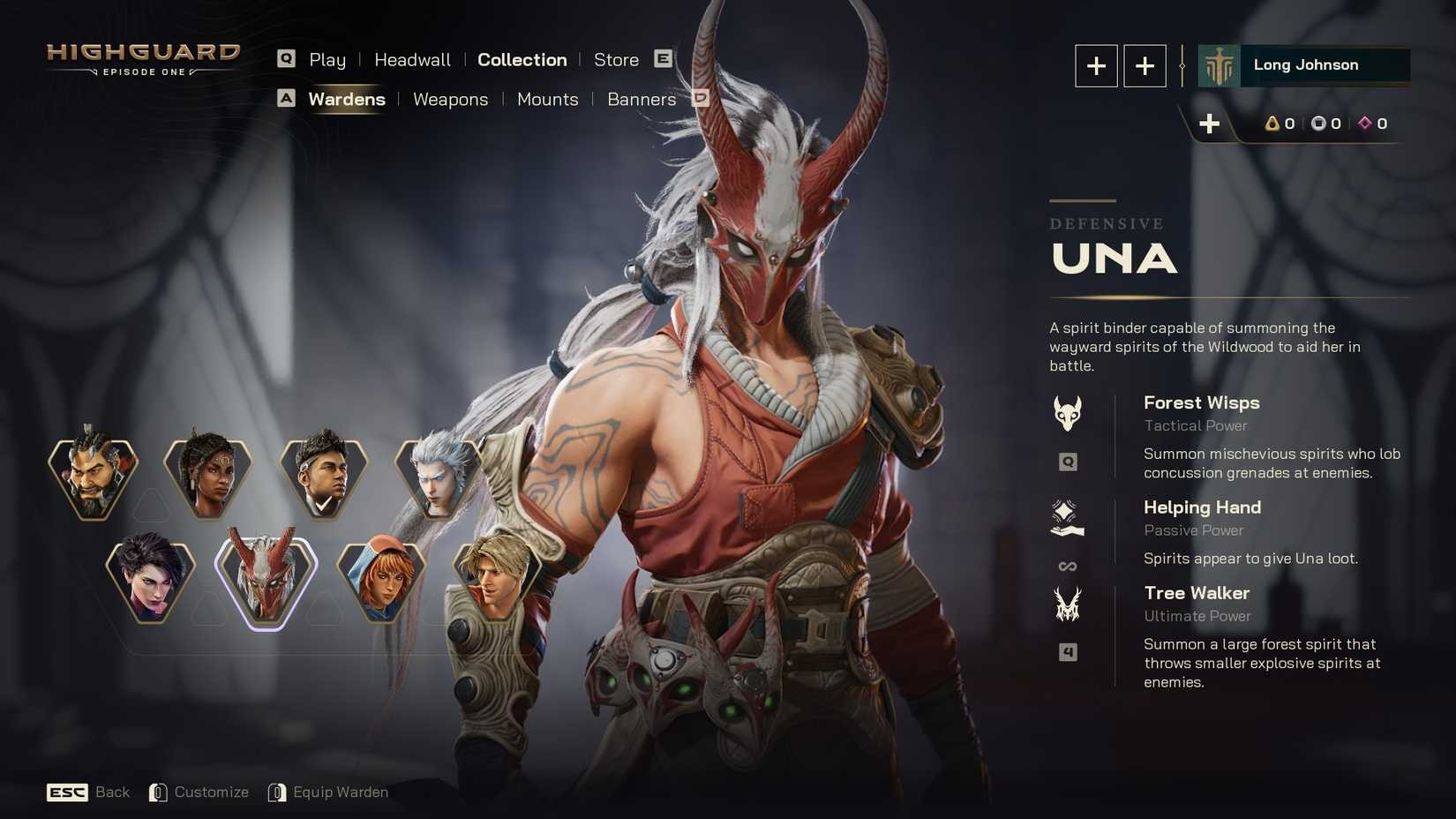Open the Wardens tab
This screenshot has width=1456, height=819.
pos(347,99)
